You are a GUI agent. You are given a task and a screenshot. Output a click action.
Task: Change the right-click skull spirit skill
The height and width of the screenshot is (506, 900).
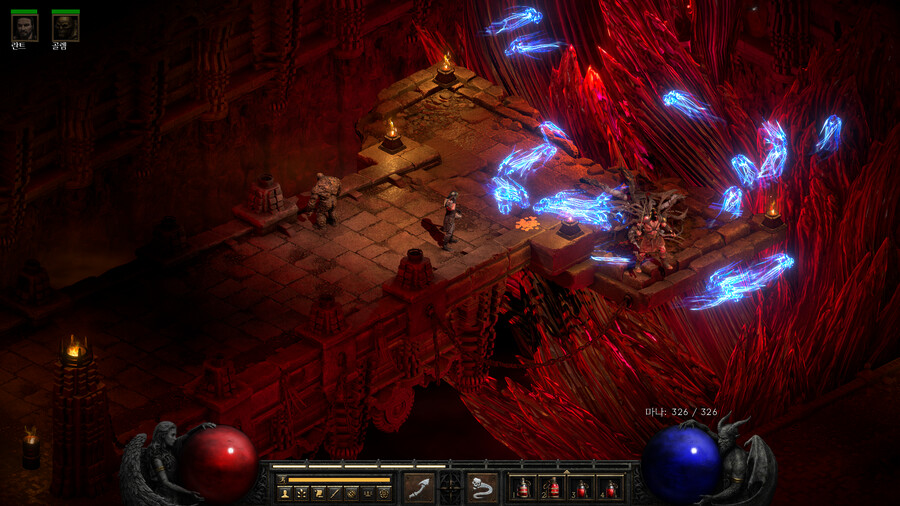(482, 488)
